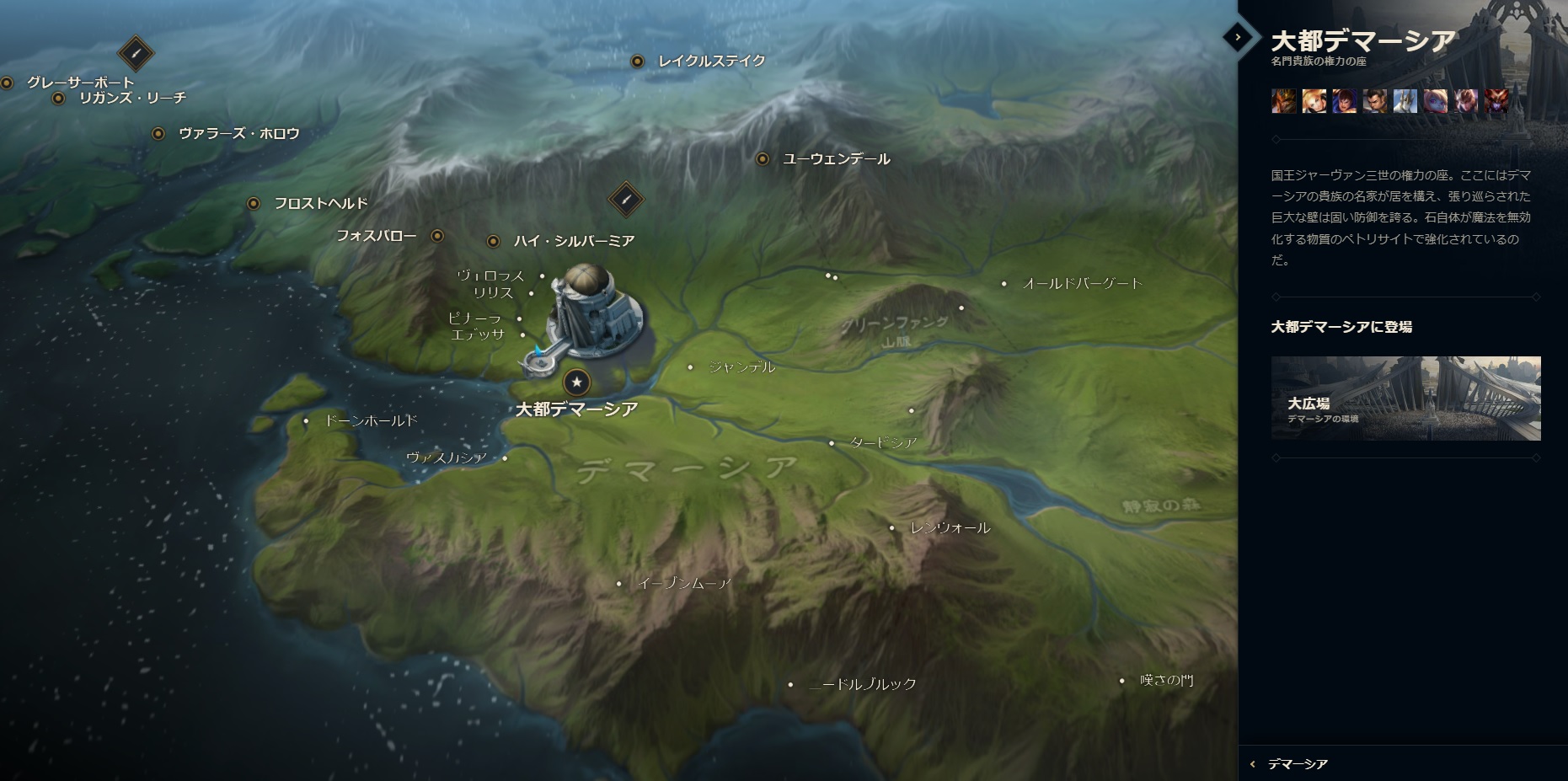Select Galio's champion portrait
This screenshot has width=1568, height=781.
[x=1405, y=101]
